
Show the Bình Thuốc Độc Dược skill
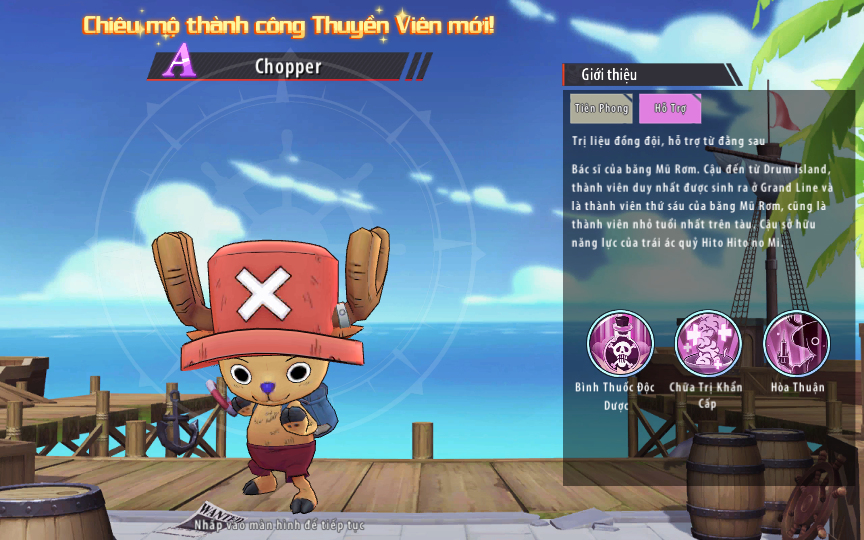620,343
